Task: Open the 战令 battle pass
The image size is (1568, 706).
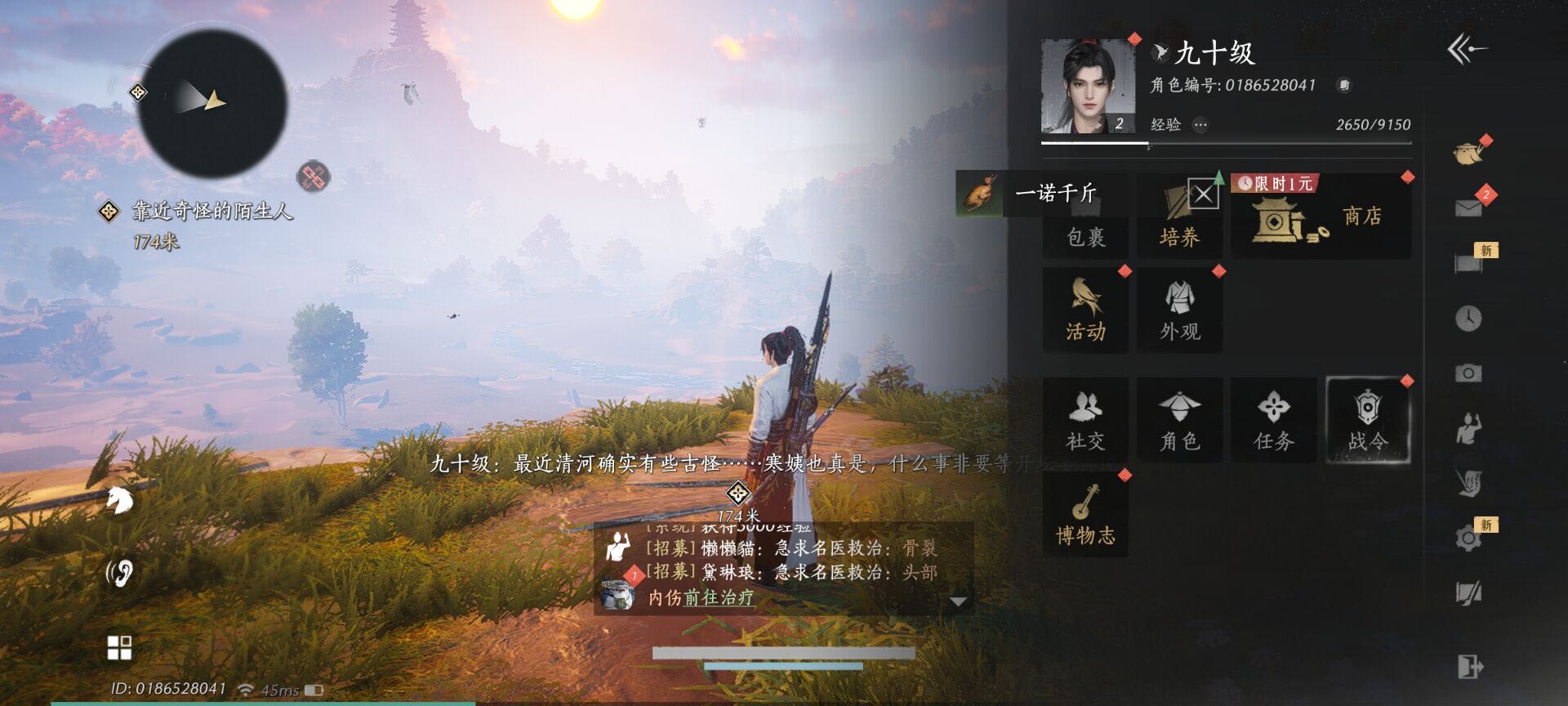Action: point(1368,420)
